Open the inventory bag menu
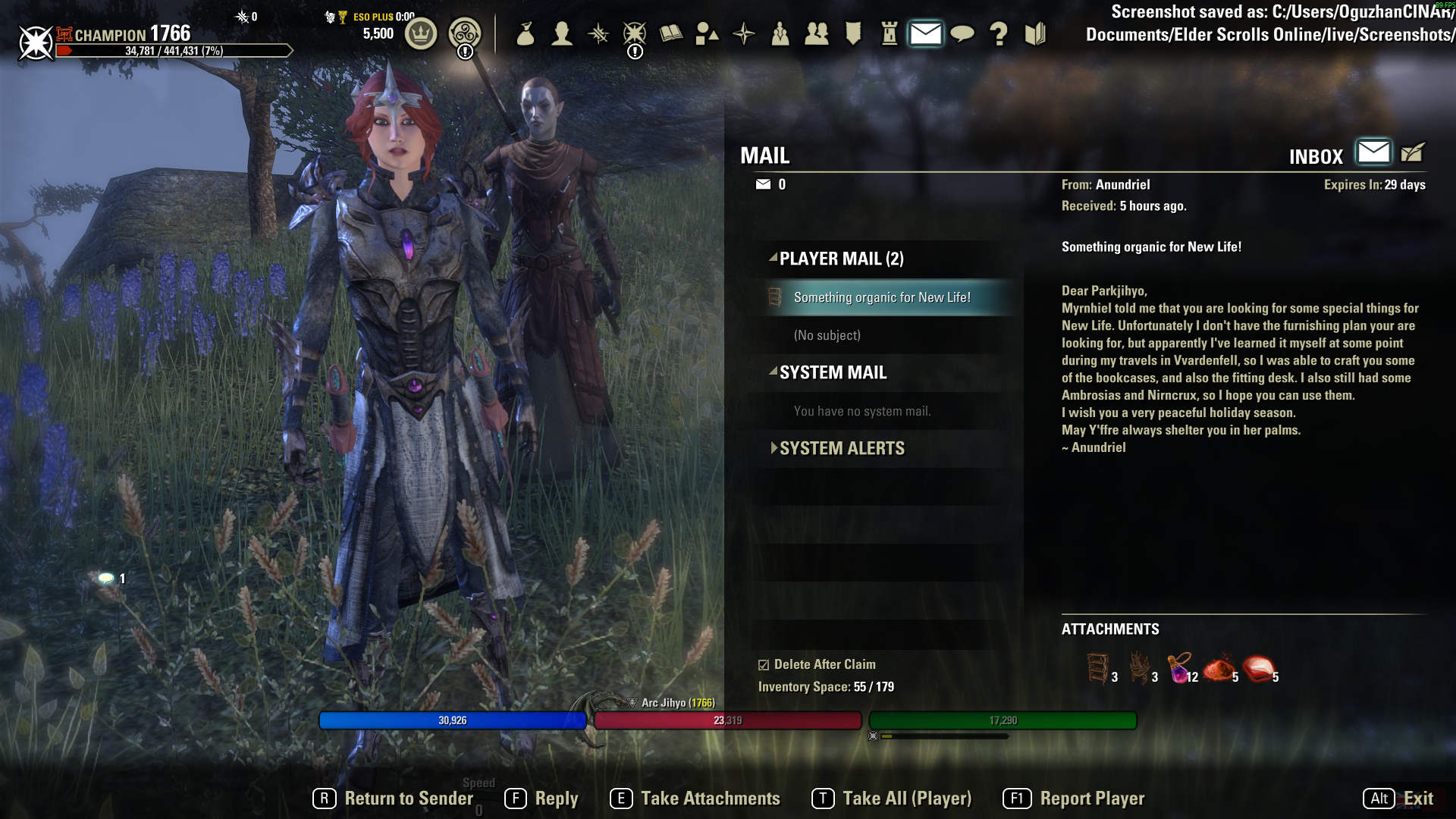Viewport: 1456px width, 819px height. pos(526,34)
